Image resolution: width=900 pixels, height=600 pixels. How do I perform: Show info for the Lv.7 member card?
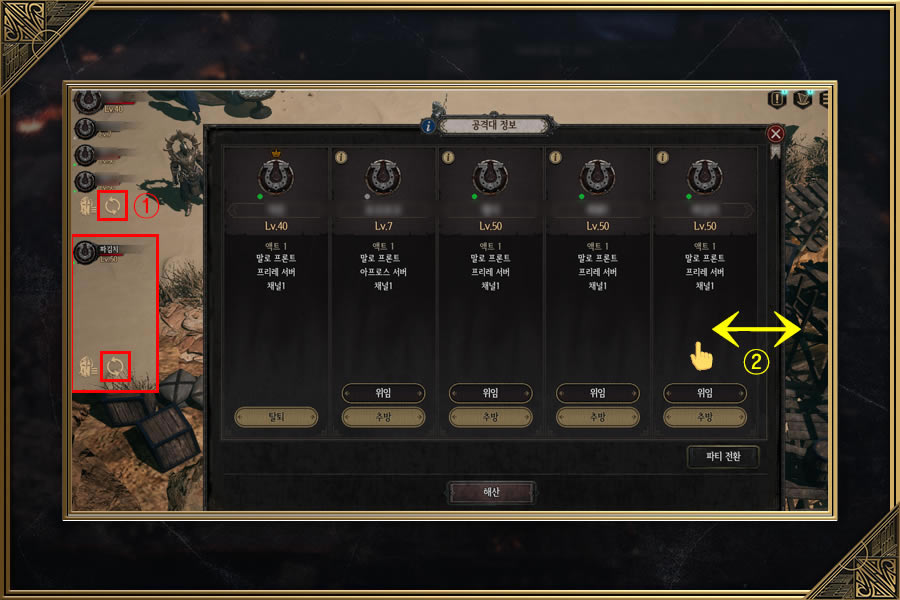pyautogui.click(x=340, y=157)
